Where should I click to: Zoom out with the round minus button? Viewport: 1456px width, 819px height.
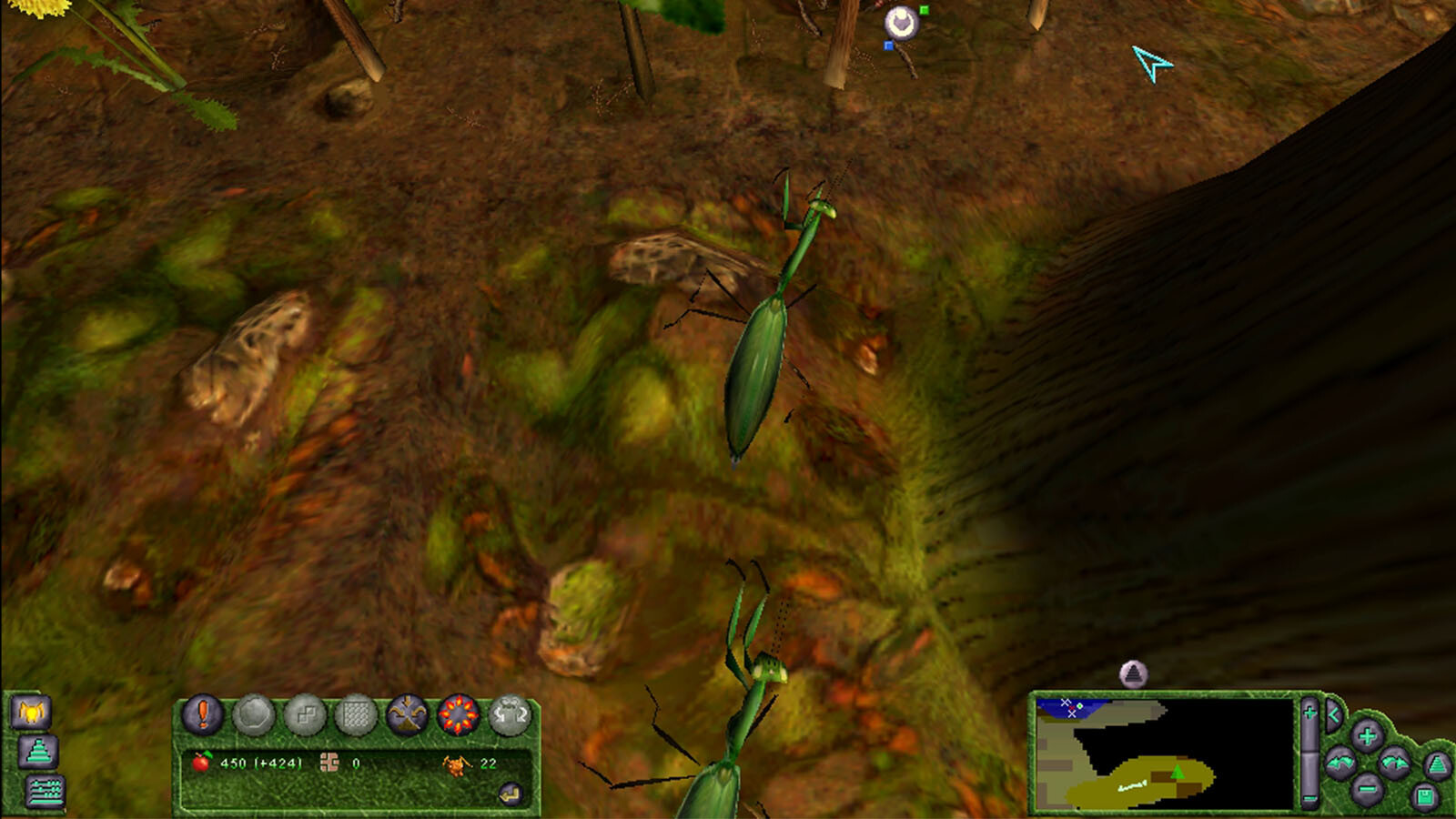click(1366, 789)
